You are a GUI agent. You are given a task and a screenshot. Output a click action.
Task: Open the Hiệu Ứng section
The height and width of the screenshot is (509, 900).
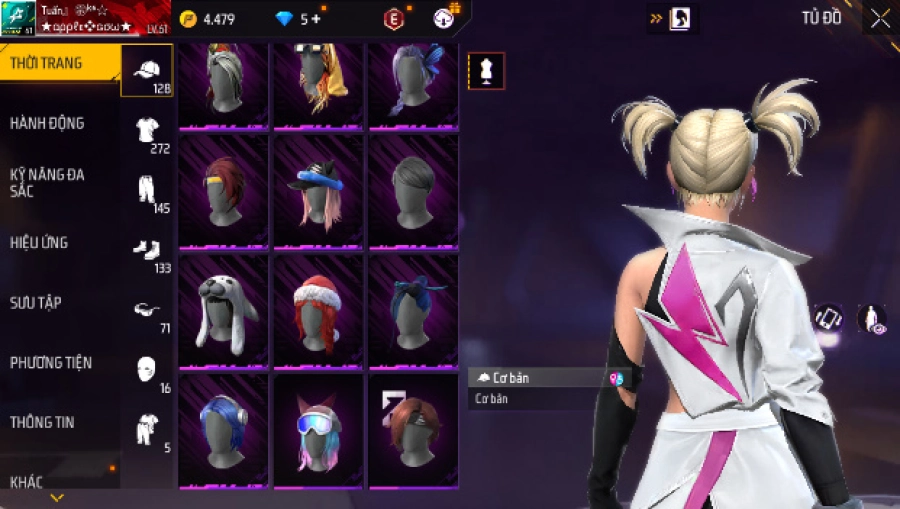point(40,242)
